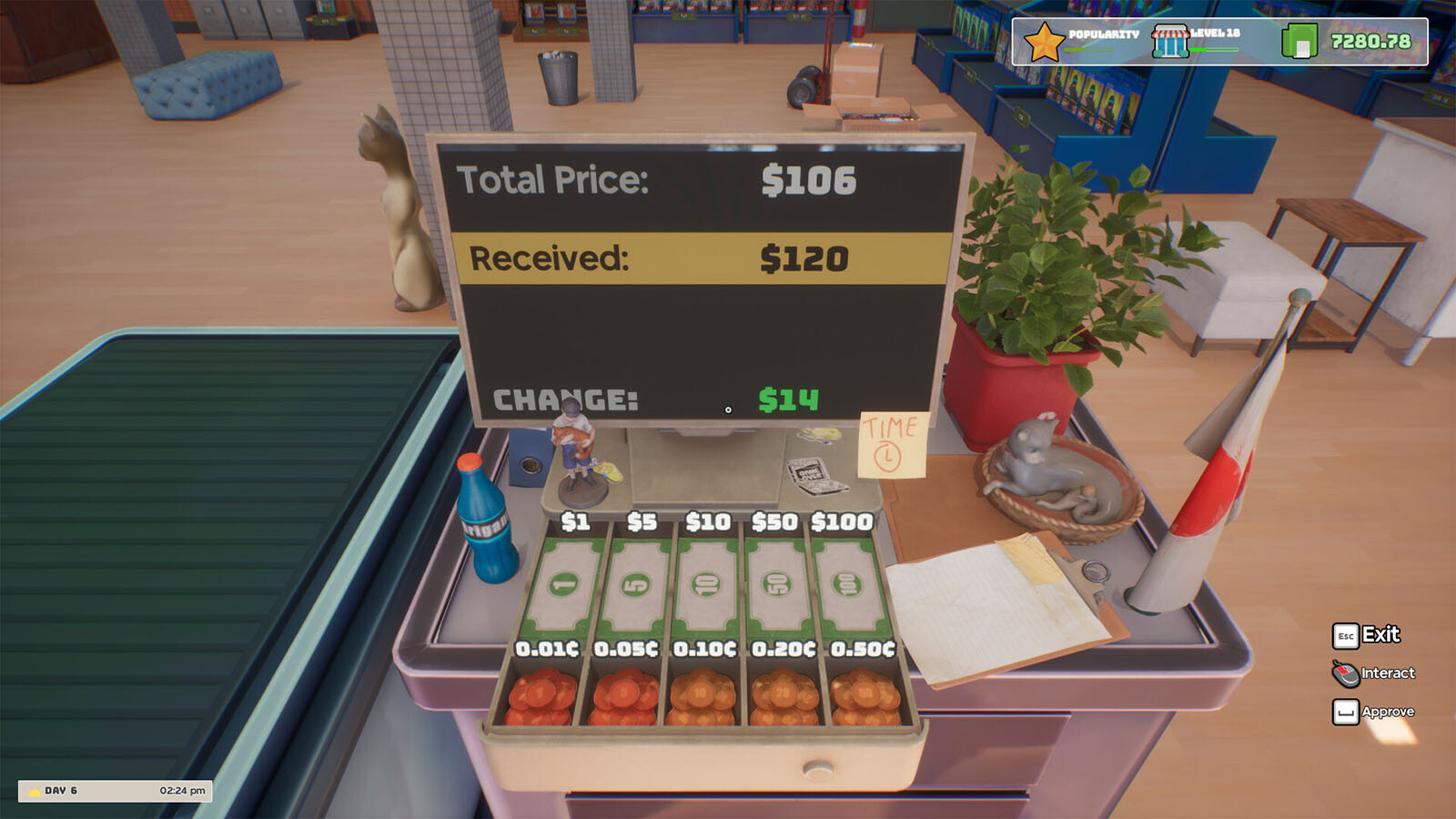The height and width of the screenshot is (819, 1456).
Task: Grab a 0.10¢ coin from the tray
Action: click(702, 698)
